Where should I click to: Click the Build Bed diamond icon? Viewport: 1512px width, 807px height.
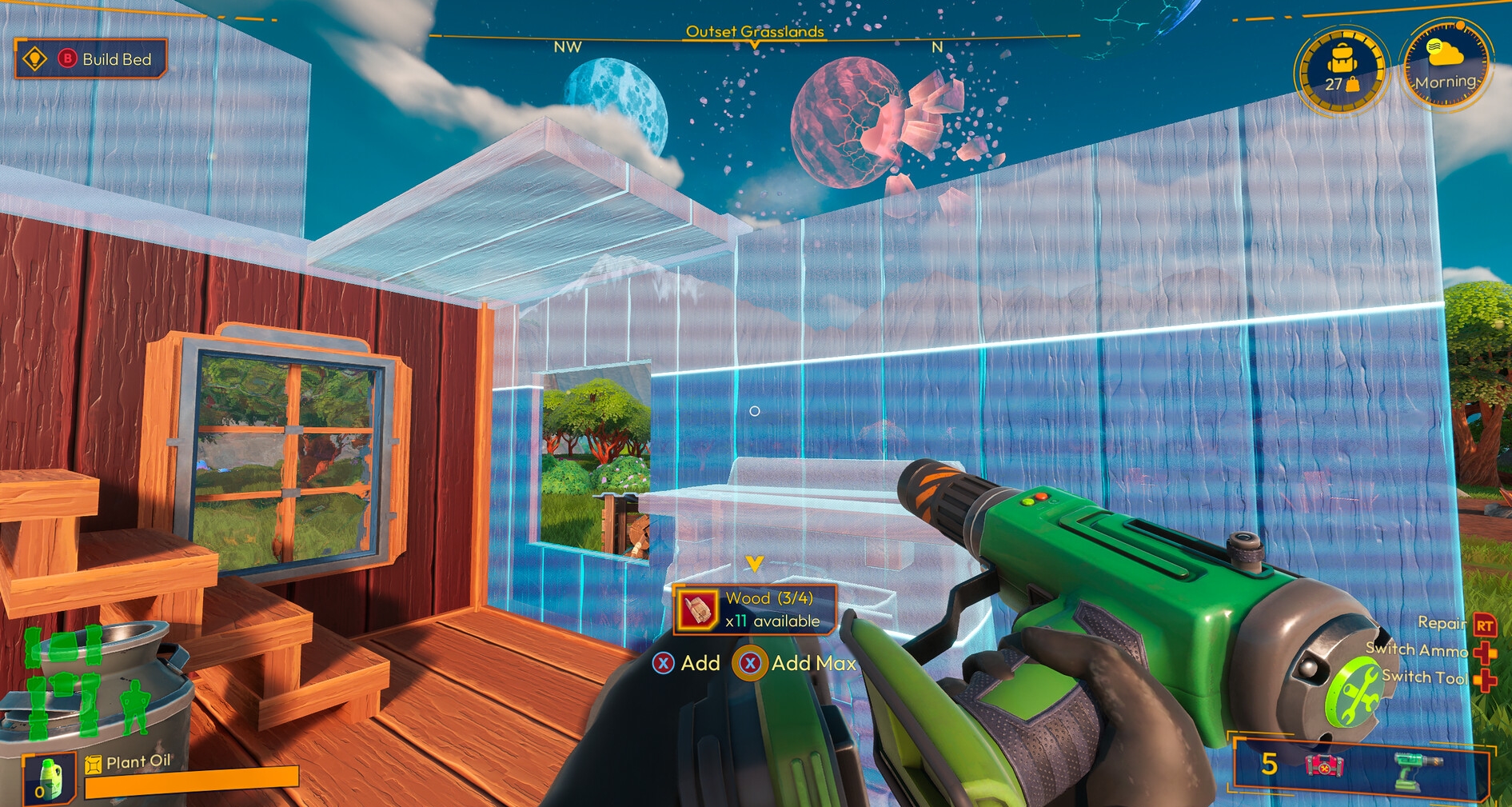pyautogui.click(x=35, y=58)
